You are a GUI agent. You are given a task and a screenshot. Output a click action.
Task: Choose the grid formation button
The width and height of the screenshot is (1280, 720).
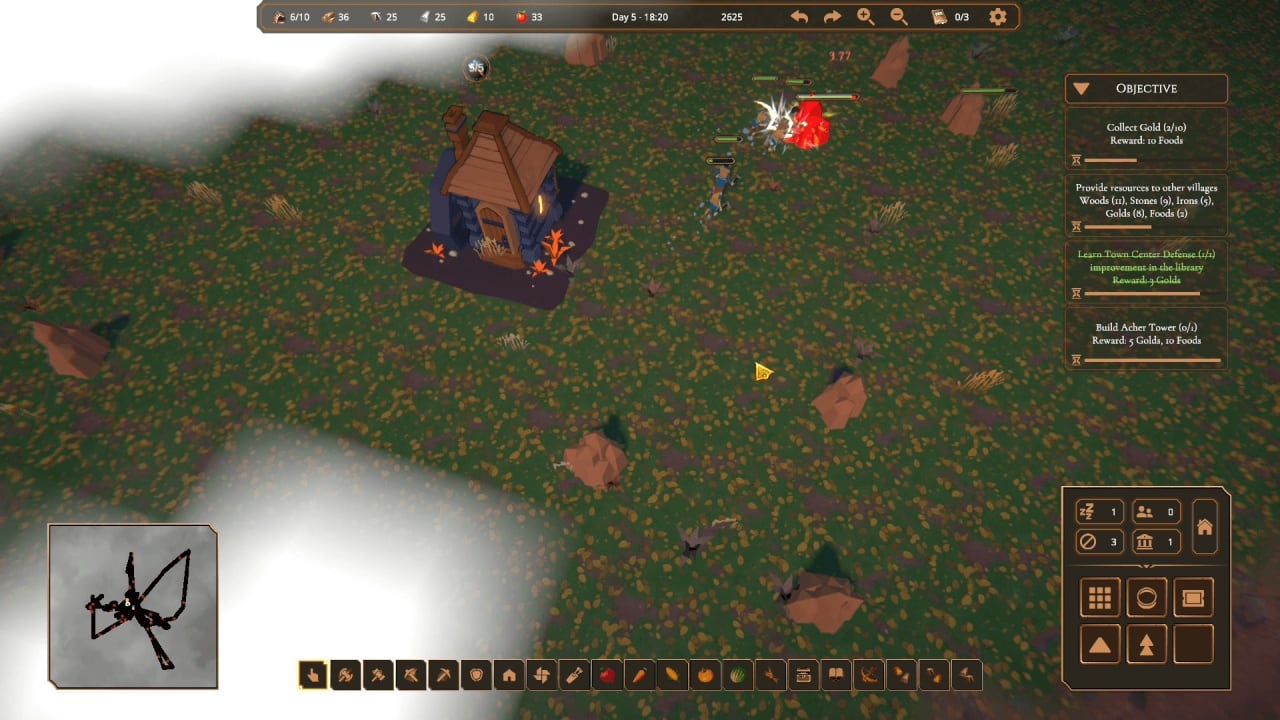click(1100, 598)
